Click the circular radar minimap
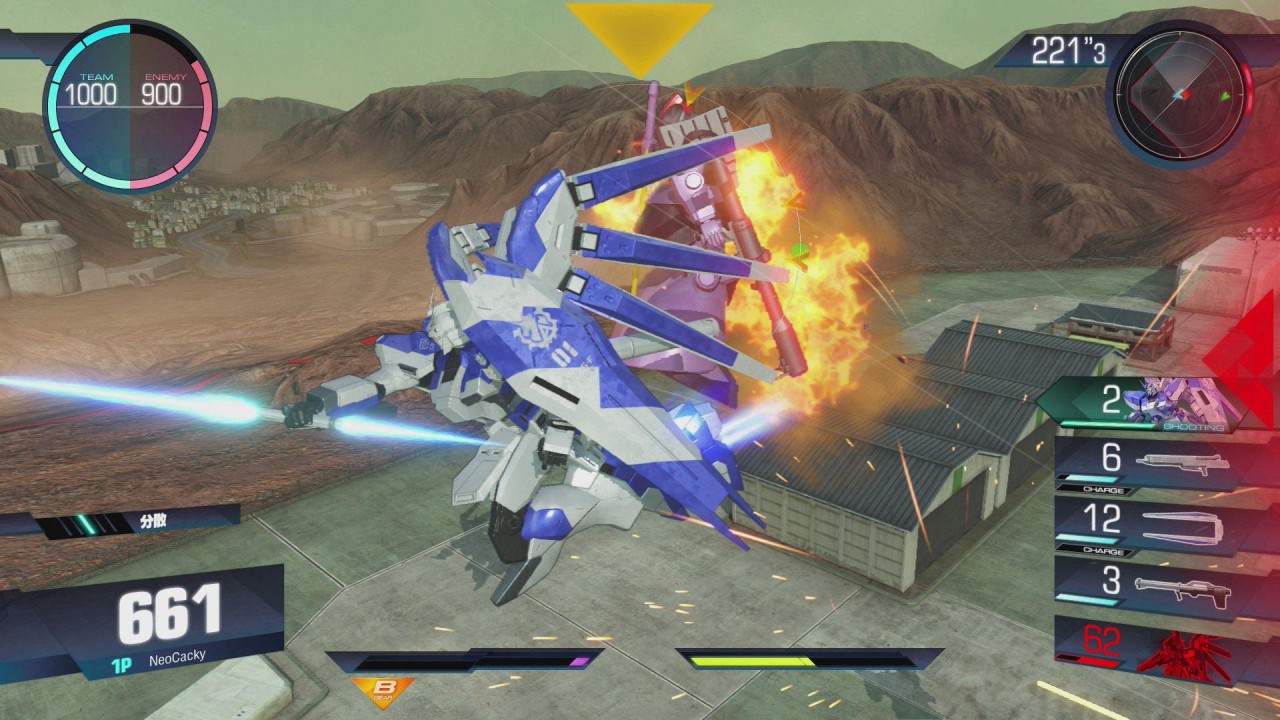This screenshot has height=720, width=1280. (1180, 94)
